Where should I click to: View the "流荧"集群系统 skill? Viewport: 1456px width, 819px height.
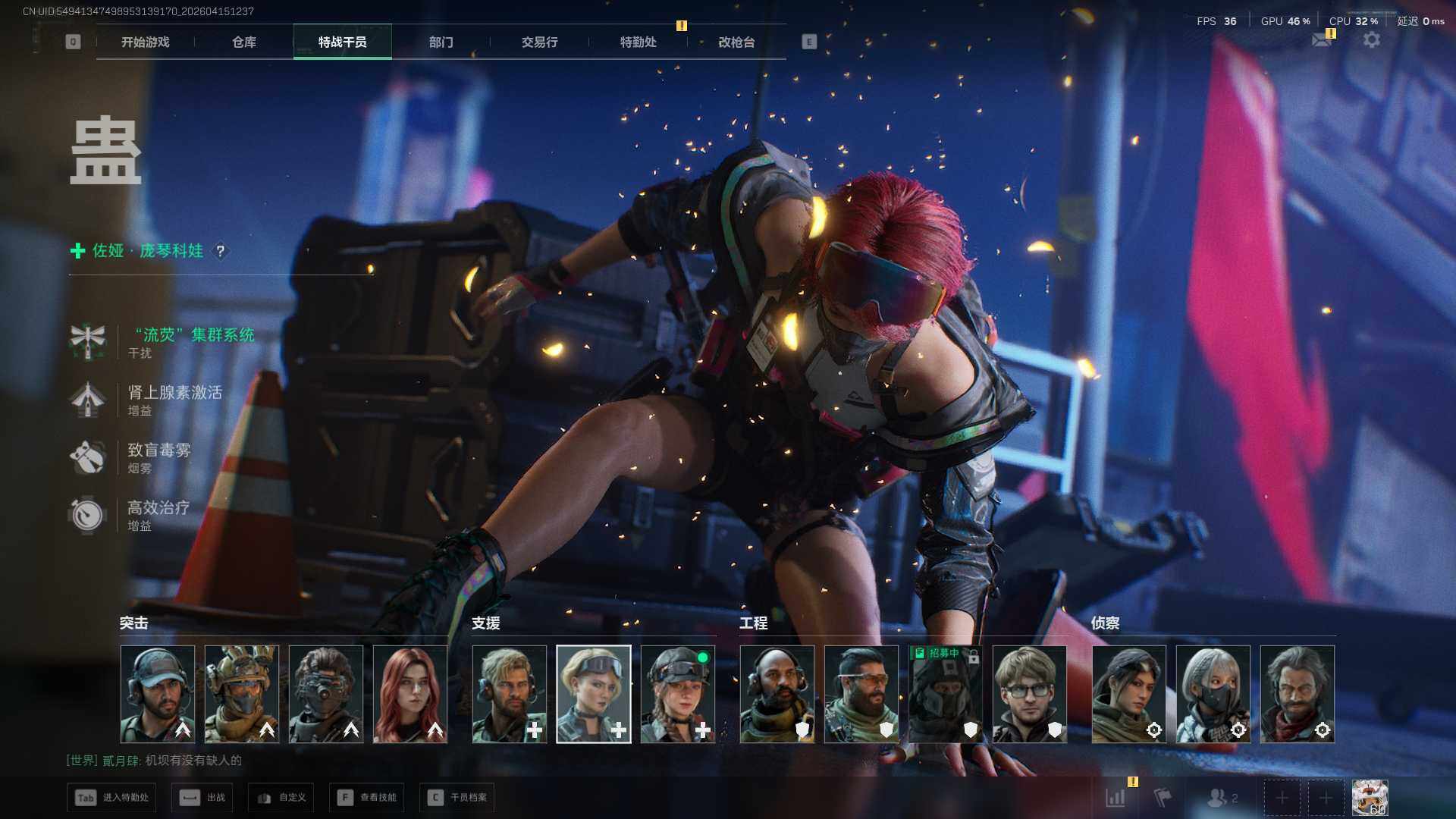(x=194, y=335)
